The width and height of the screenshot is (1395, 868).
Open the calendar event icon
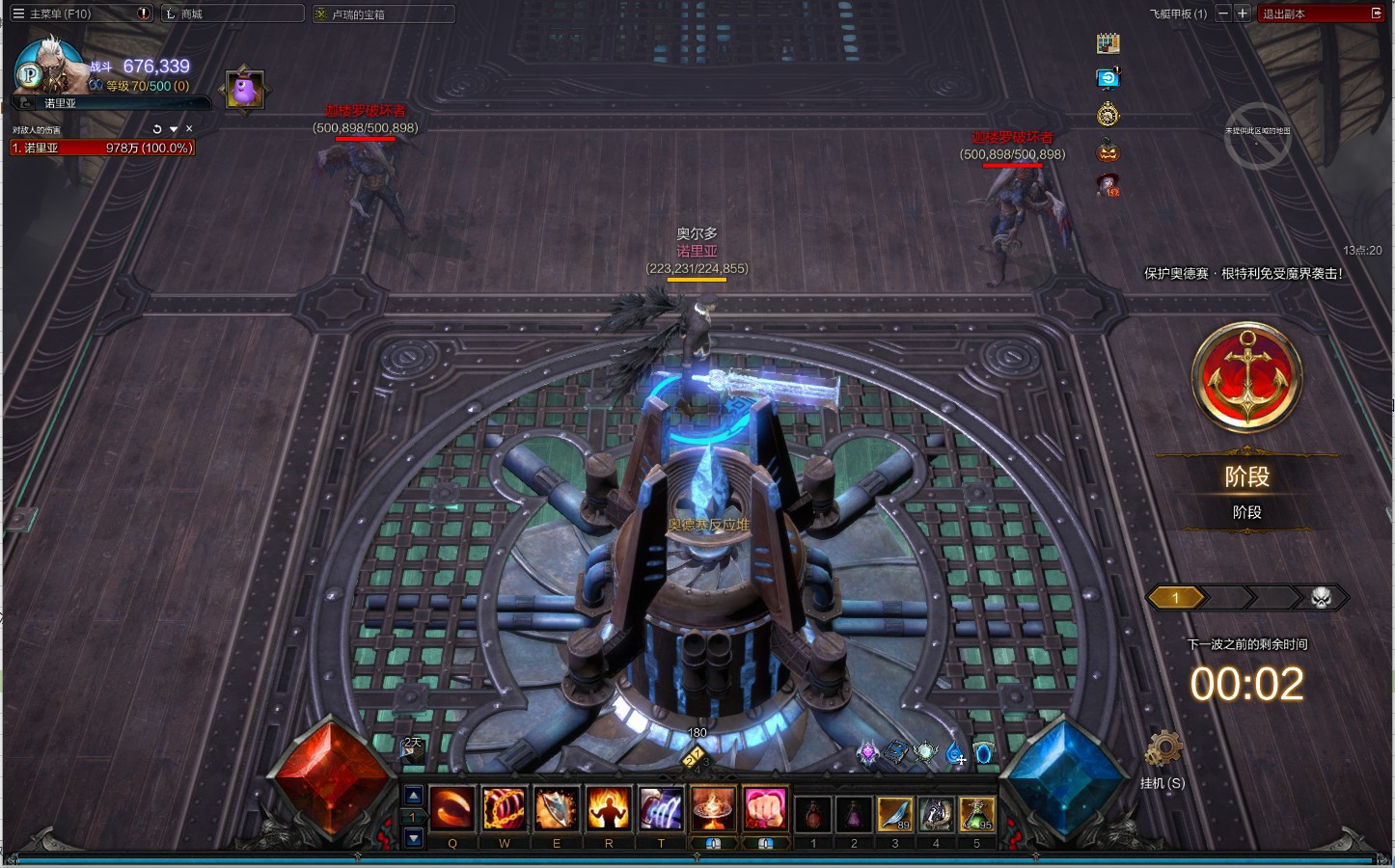click(x=1108, y=43)
